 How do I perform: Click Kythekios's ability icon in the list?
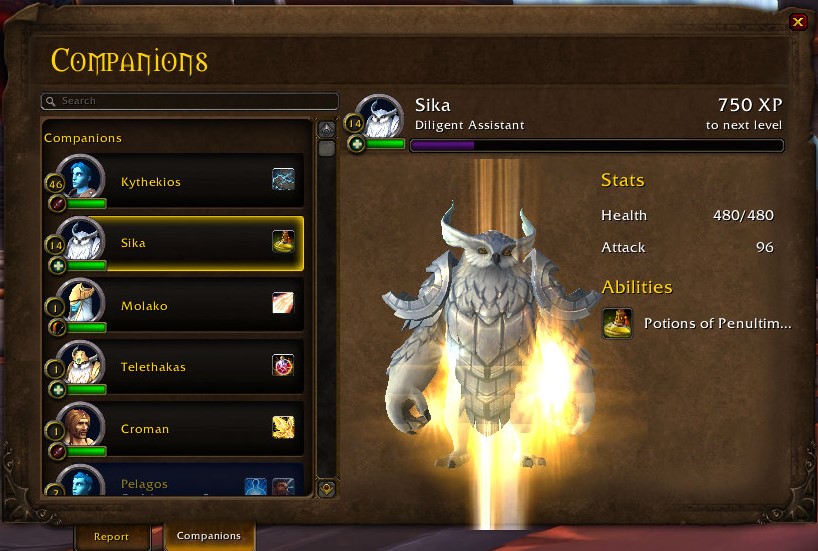tap(283, 179)
